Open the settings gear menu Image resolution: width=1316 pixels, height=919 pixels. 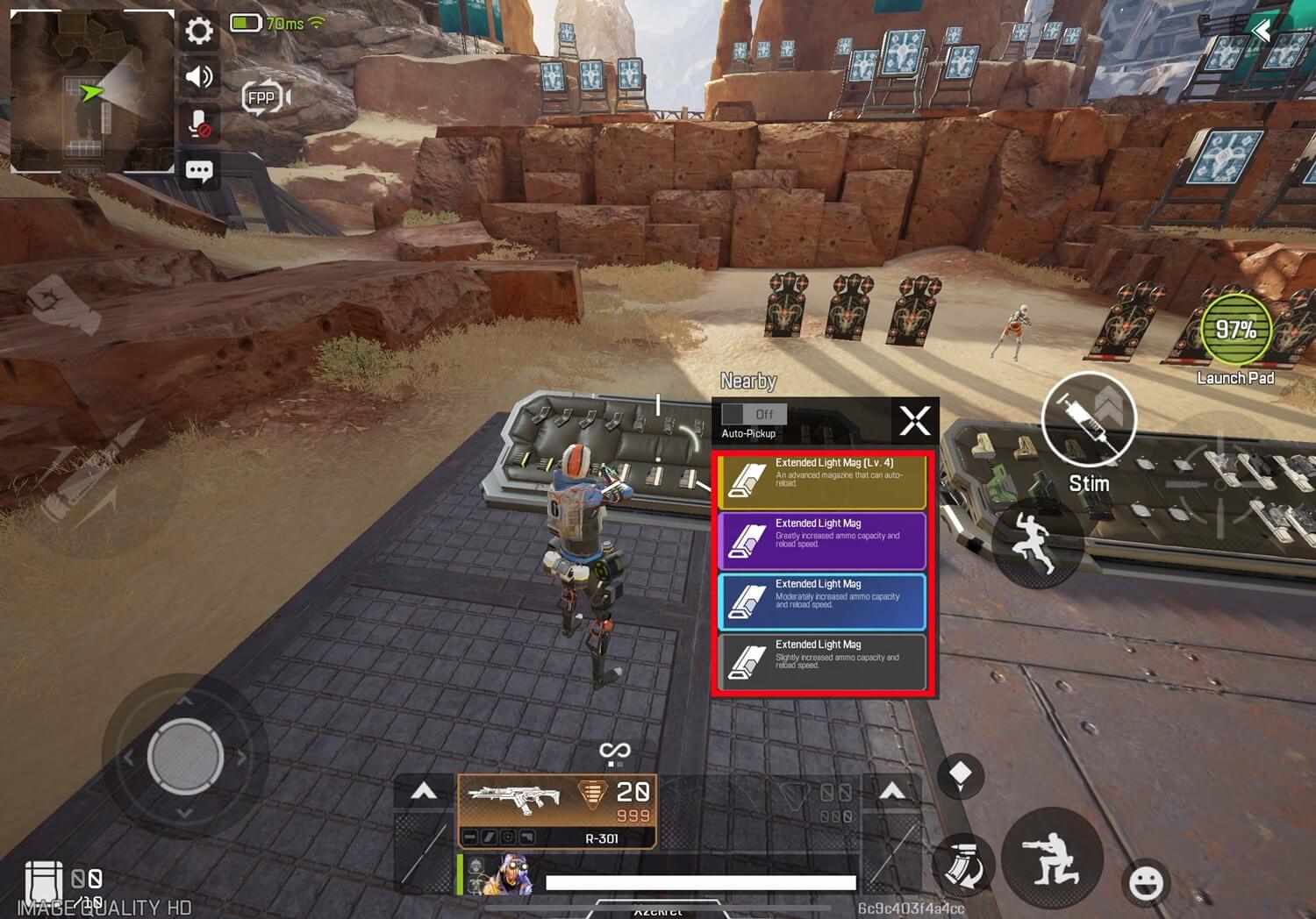coord(199,32)
